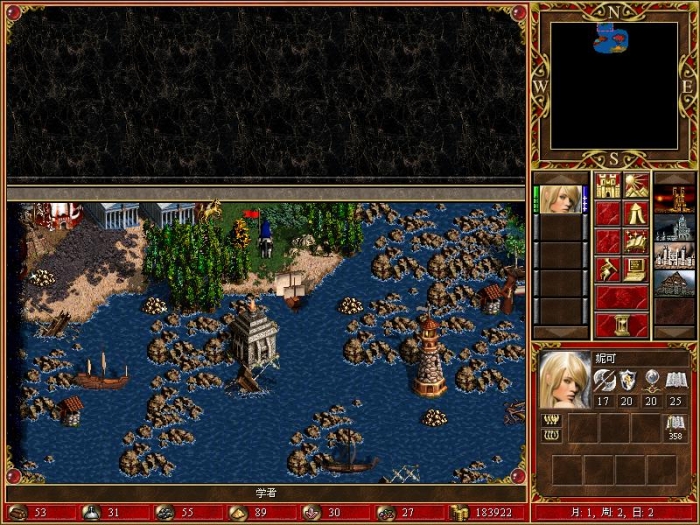The width and height of the screenshot is (700, 525).
Task: Open hero screen via large portrait in info panel
Action: coord(565,379)
